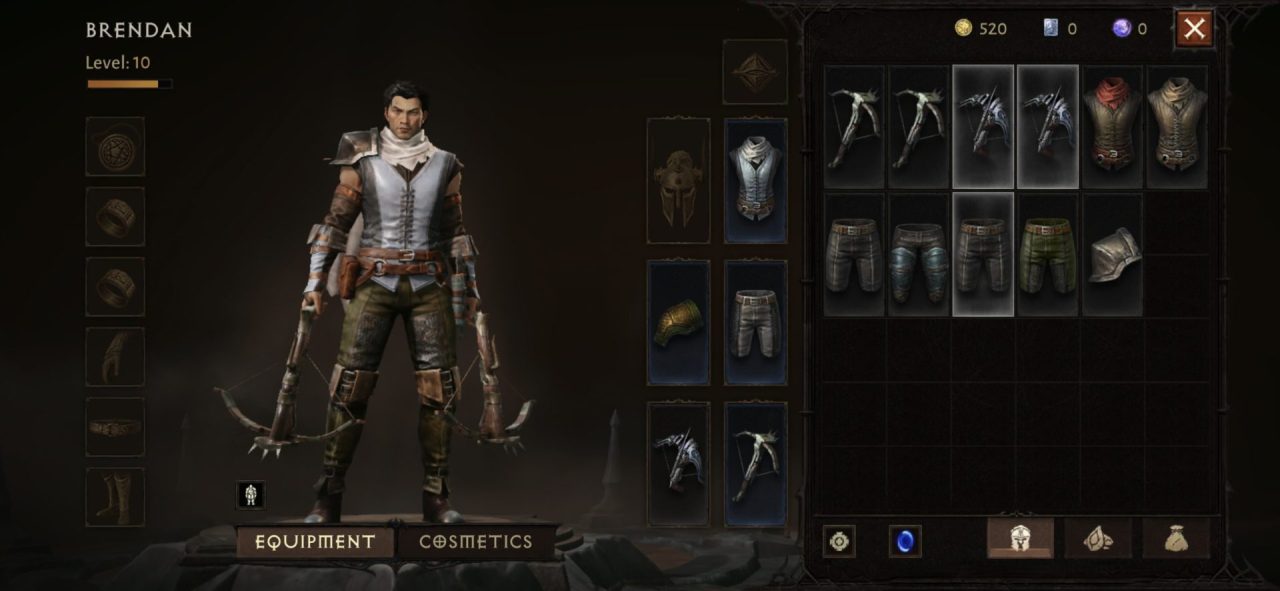Switch to the Cosmetics tab
The image size is (1280, 591).
click(x=475, y=542)
